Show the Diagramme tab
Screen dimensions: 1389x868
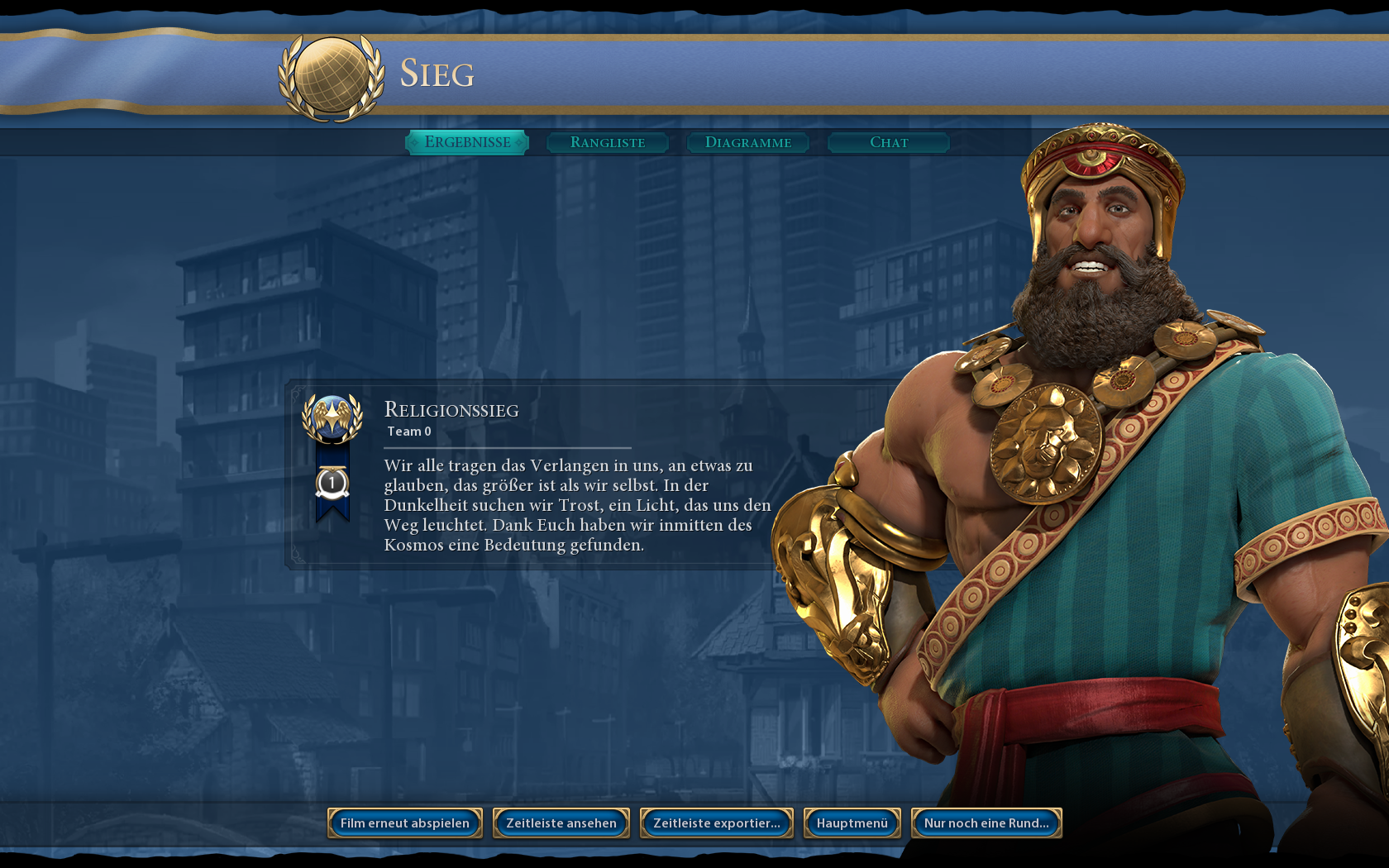748,142
